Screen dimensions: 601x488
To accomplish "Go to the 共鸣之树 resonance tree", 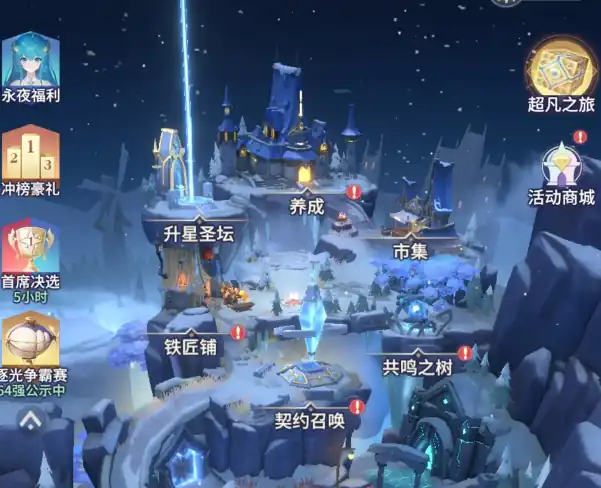I will point(418,367).
